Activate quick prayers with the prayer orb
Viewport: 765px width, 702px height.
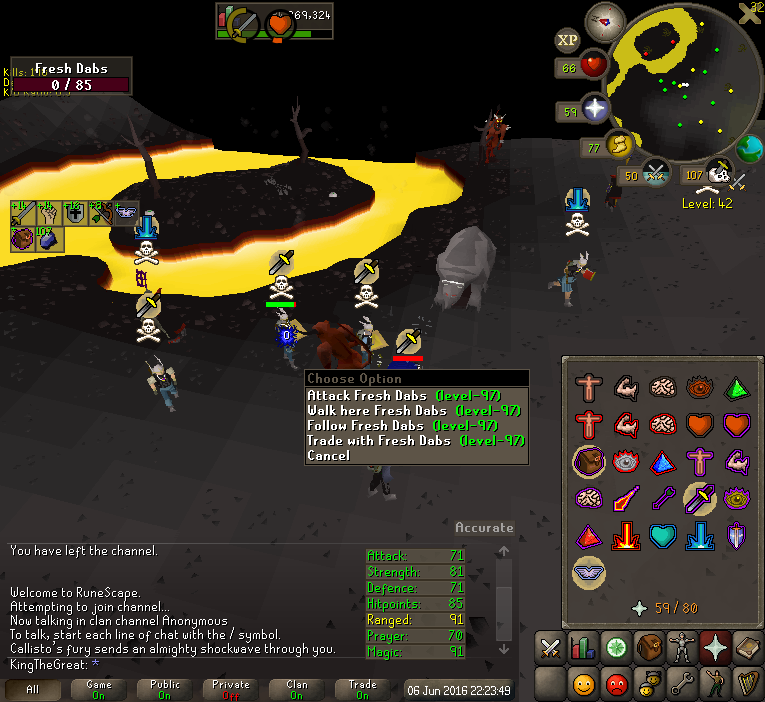coord(596,109)
